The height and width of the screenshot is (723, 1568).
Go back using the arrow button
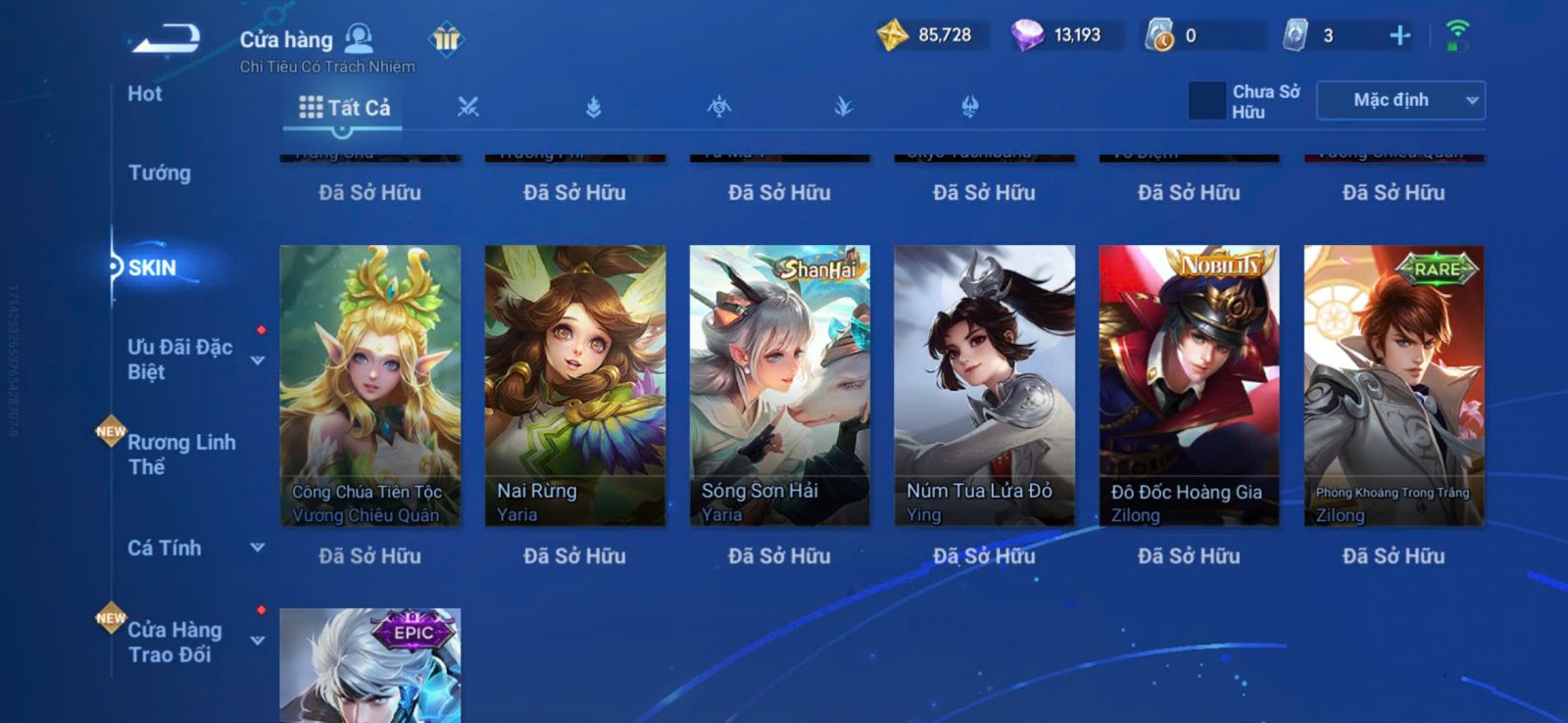pyautogui.click(x=168, y=39)
